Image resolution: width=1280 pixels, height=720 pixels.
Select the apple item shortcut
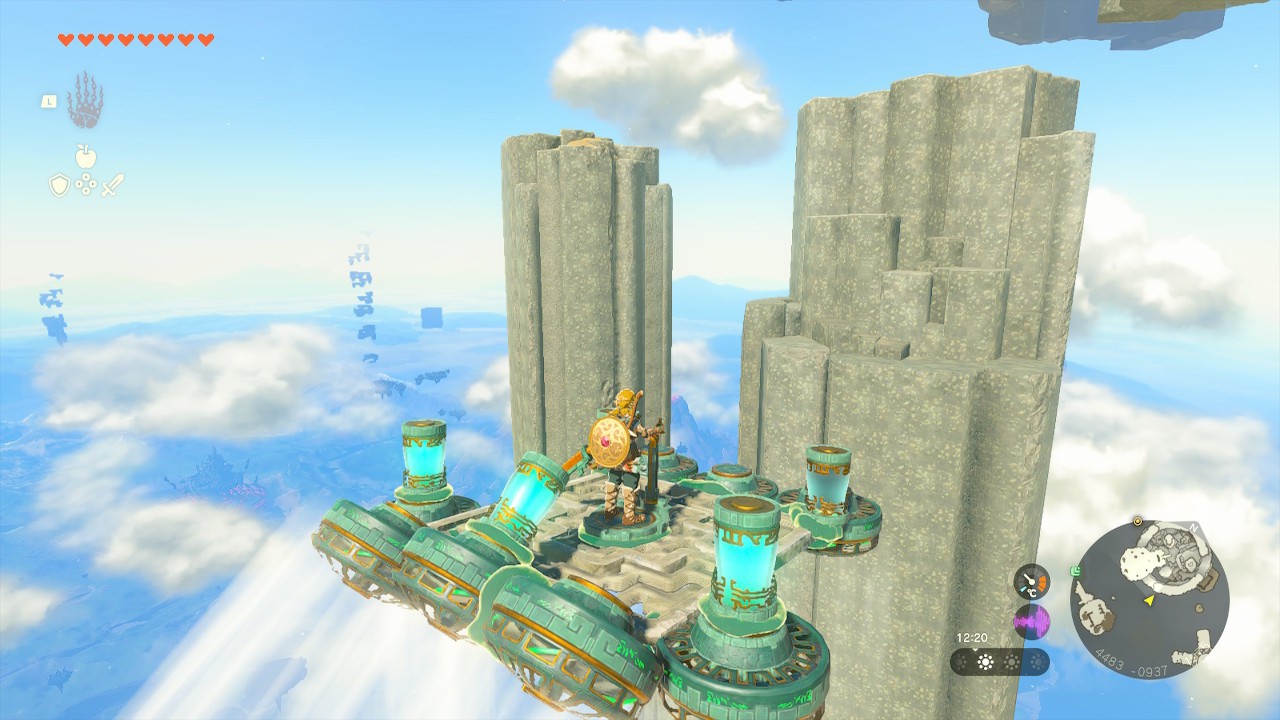point(86,156)
